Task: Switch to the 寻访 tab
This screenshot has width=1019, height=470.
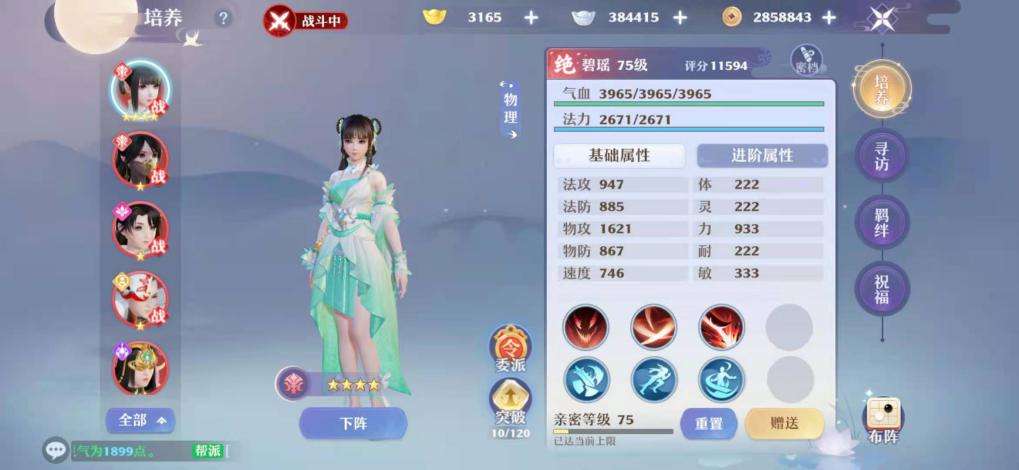Action: 881,156
